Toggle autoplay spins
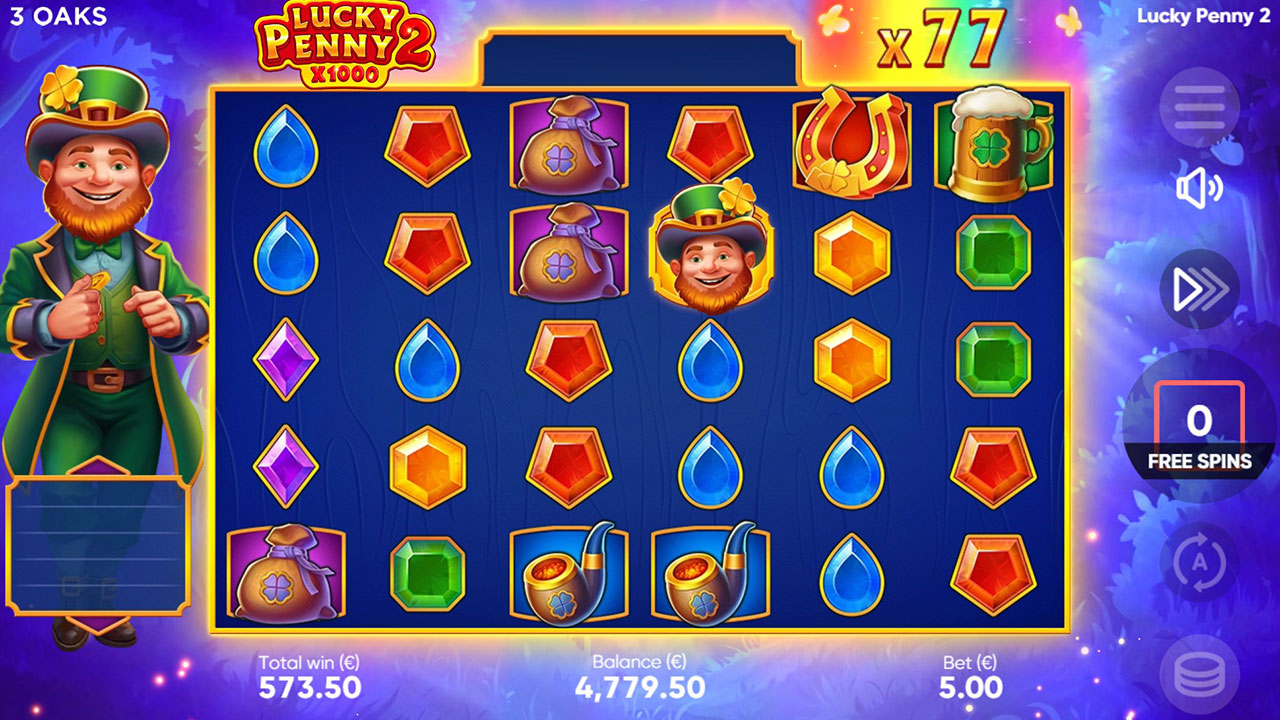This screenshot has height=720, width=1280. pyautogui.click(x=1200, y=563)
